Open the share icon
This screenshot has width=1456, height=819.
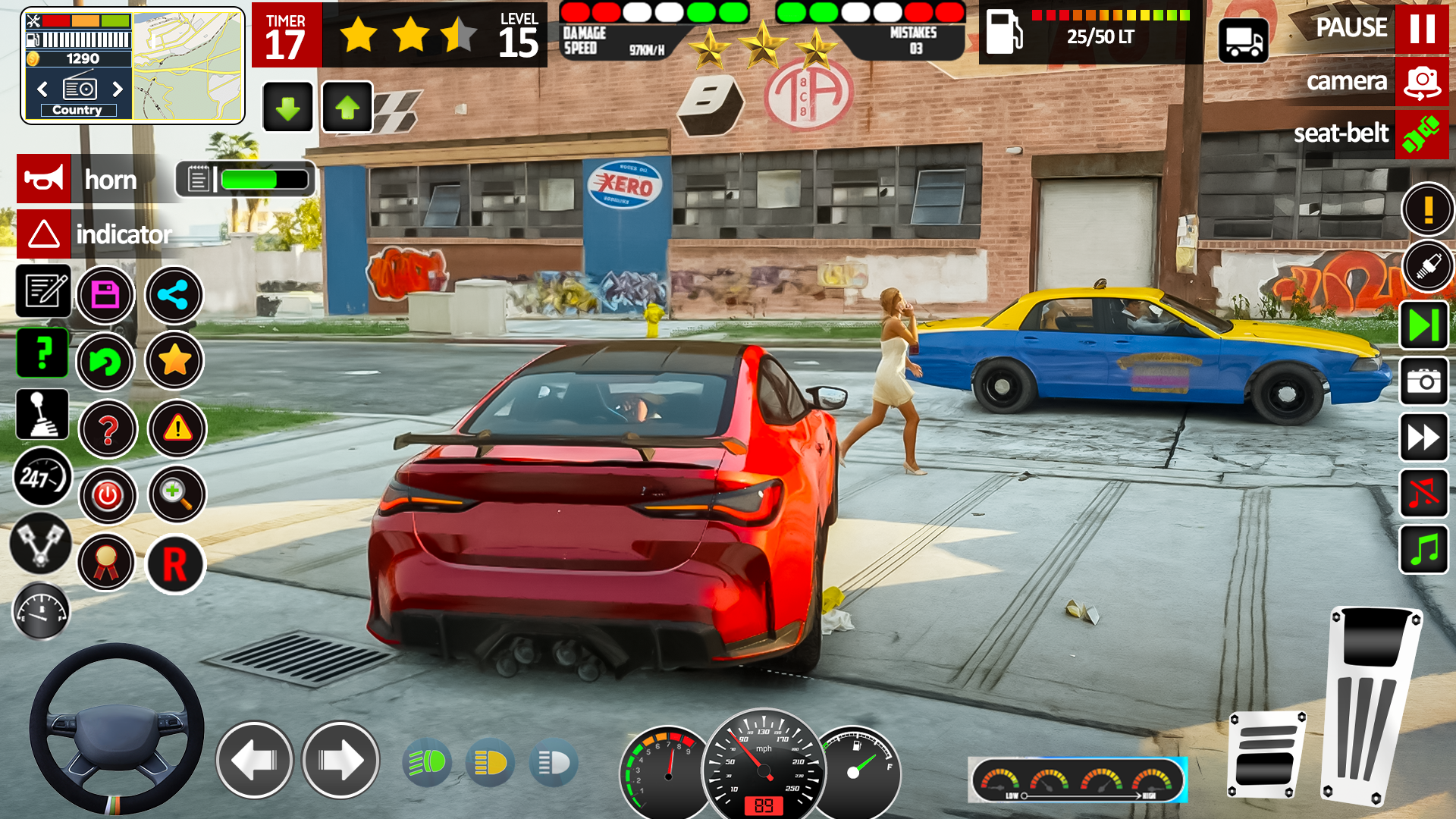coord(174,295)
